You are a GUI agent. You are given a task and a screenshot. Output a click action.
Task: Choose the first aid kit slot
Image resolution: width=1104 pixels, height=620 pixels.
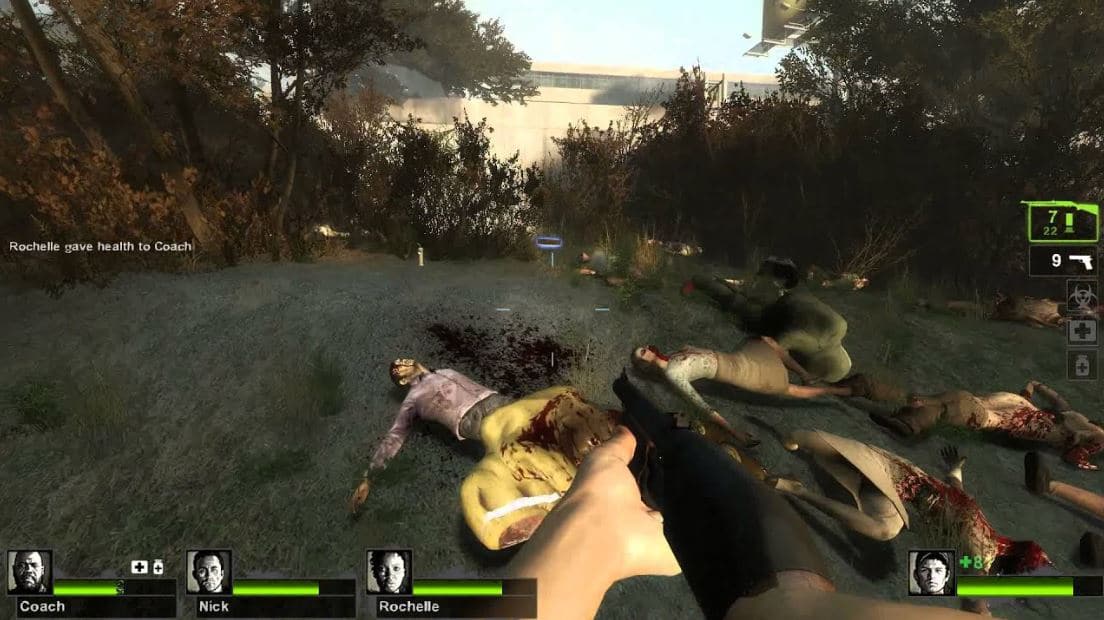[x=1081, y=331]
